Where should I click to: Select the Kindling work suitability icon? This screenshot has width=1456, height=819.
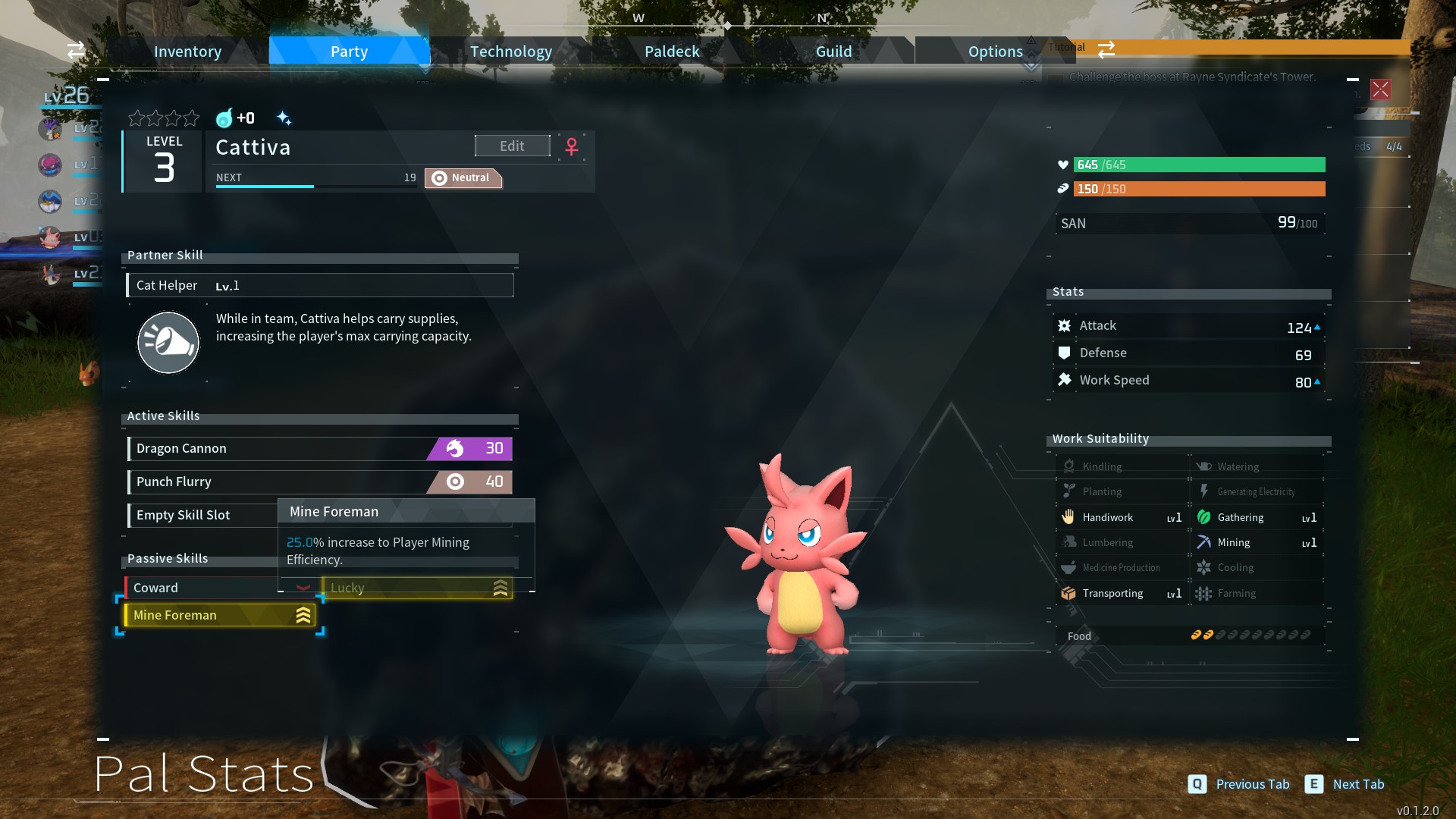point(1069,466)
